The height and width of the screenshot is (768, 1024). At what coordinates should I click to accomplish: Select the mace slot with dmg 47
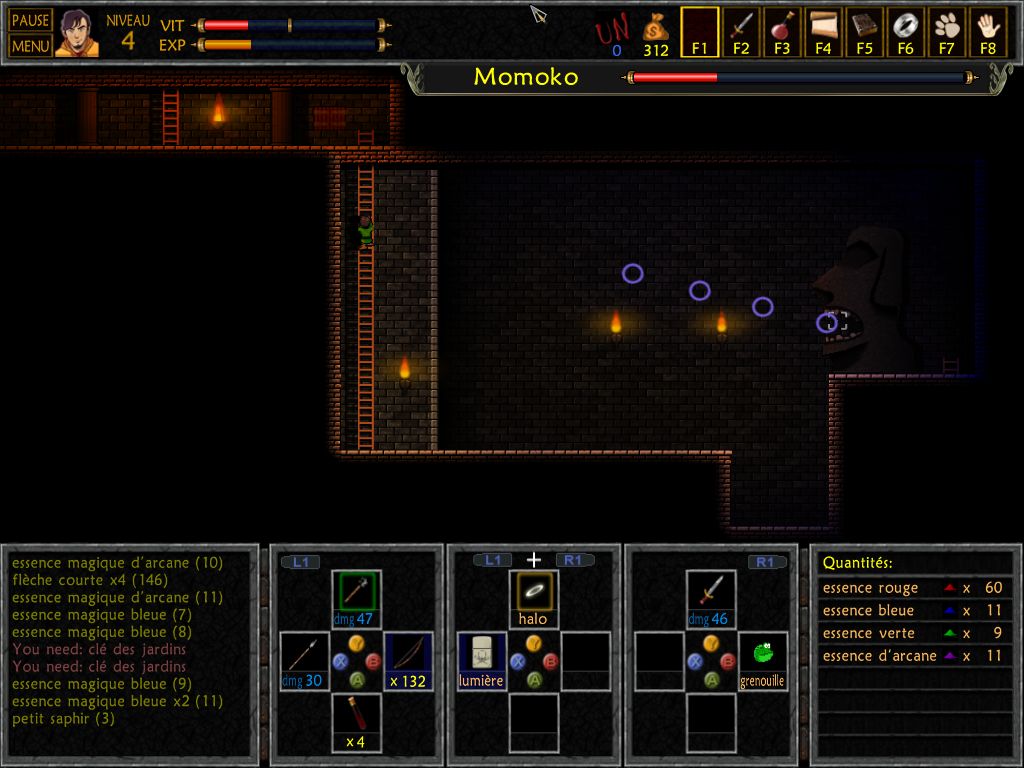tap(356, 597)
